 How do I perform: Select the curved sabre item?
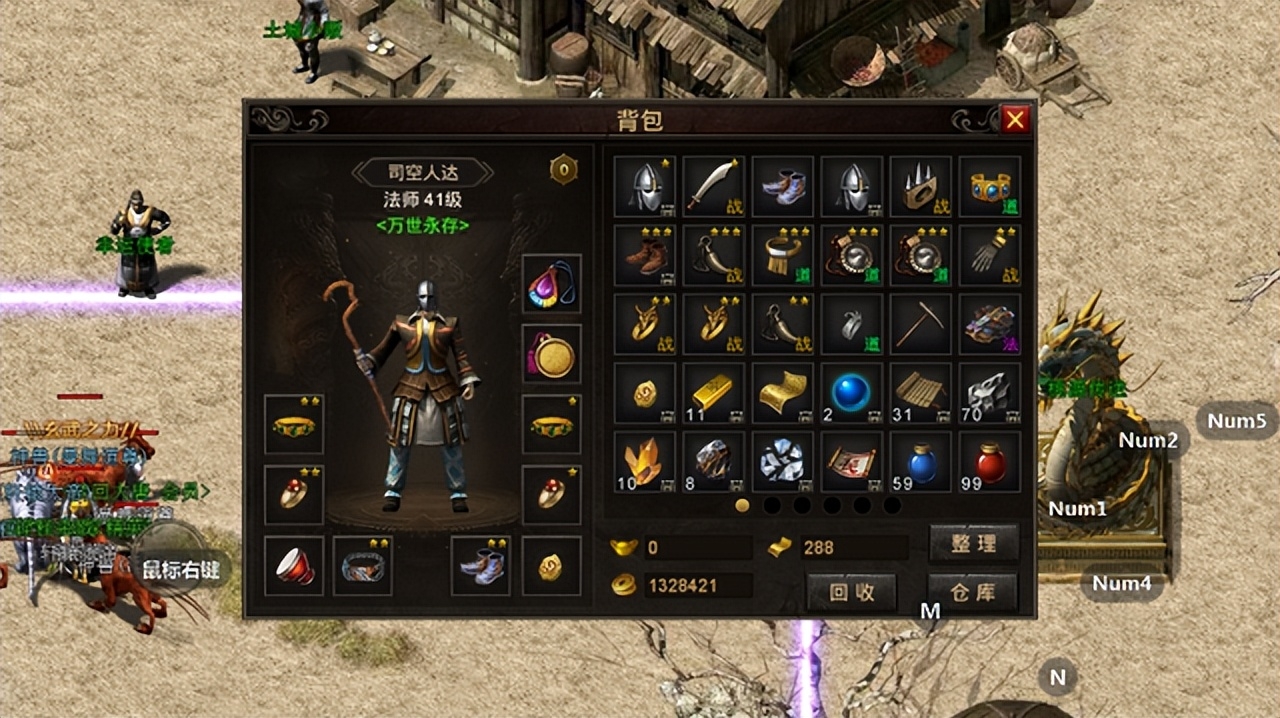pyautogui.click(x=713, y=186)
